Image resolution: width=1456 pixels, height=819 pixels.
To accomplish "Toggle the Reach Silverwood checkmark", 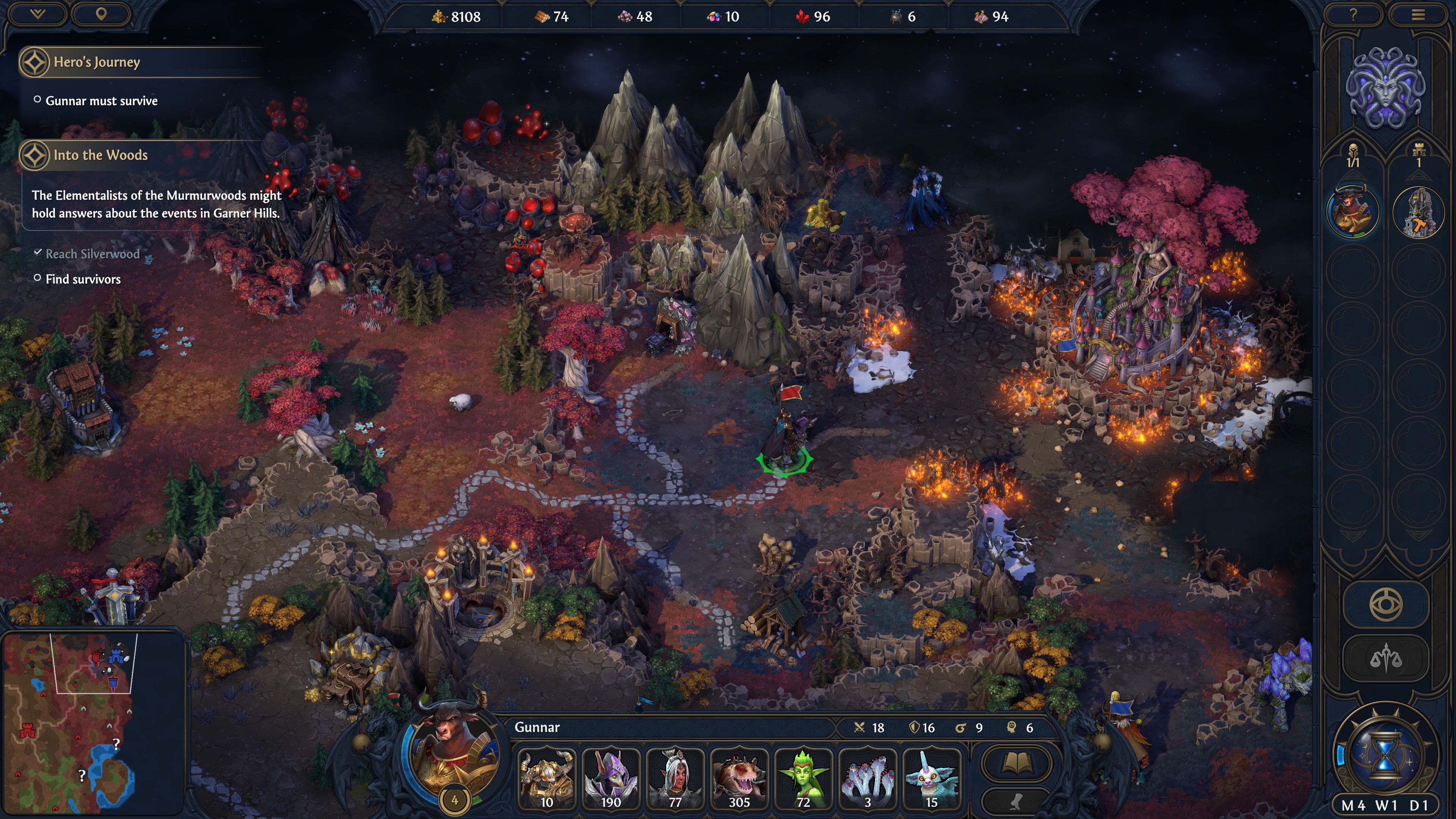I will click(x=38, y=253).
